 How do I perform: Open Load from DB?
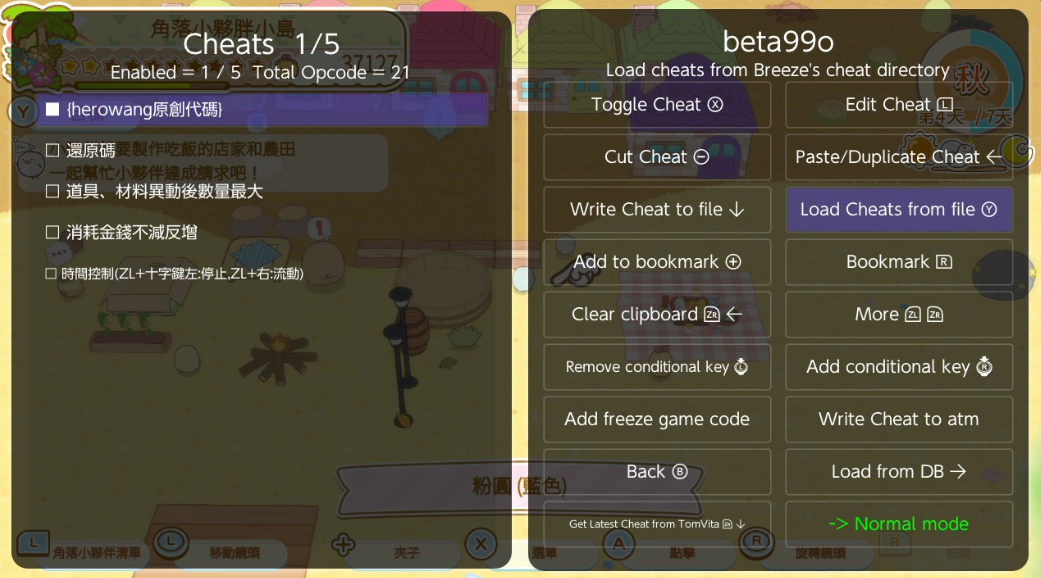(898, 472)
